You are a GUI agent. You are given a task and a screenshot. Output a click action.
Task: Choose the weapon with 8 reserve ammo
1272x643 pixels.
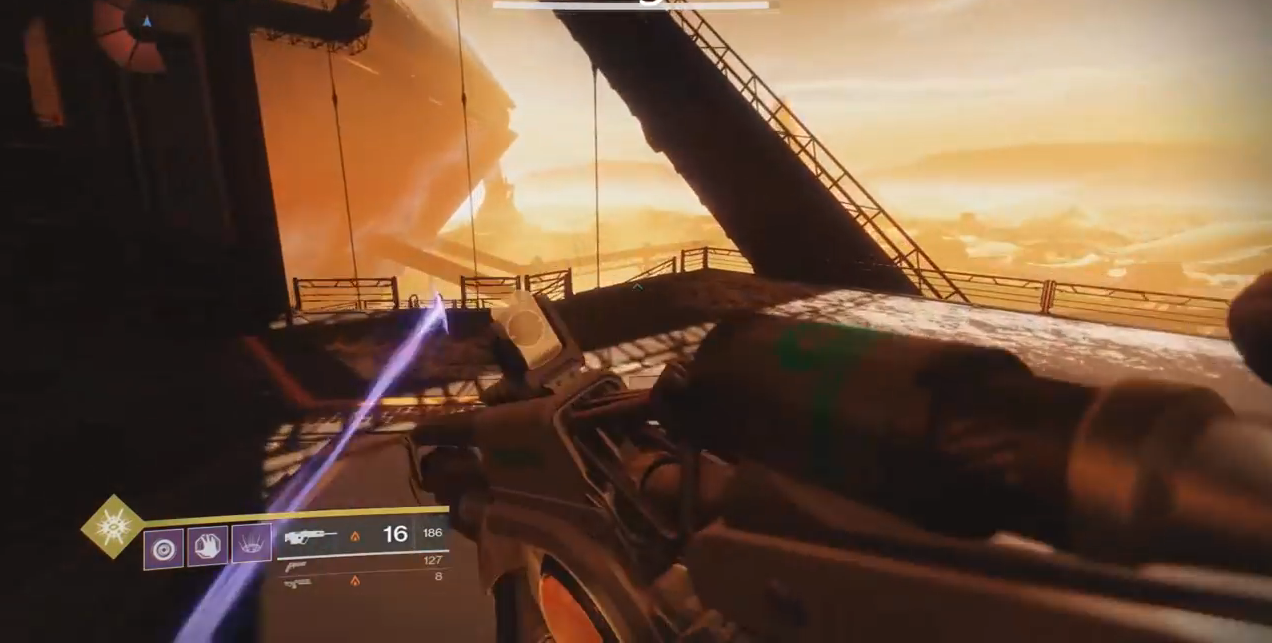297,583
